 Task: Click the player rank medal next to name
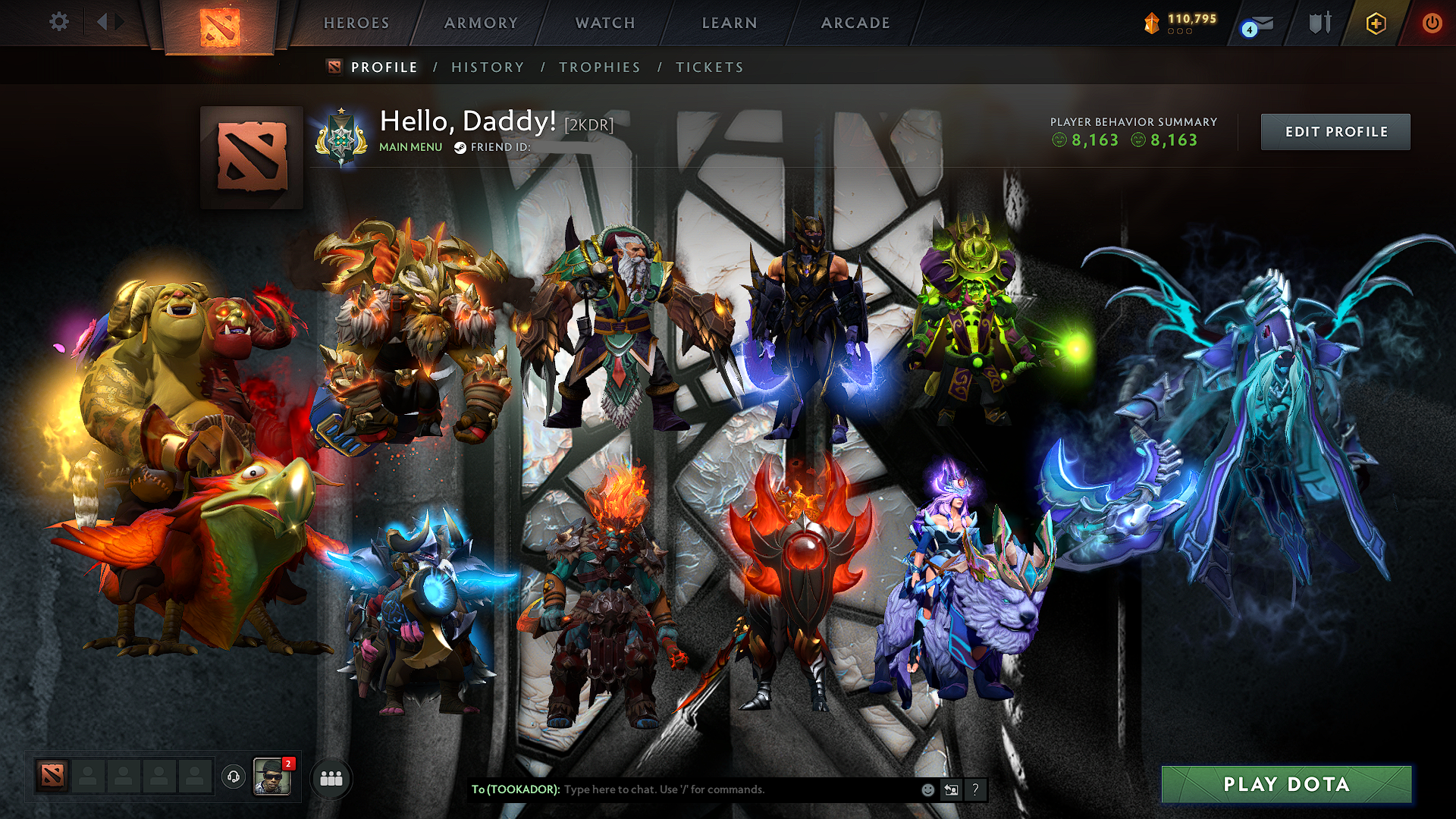tap(342, 133)
